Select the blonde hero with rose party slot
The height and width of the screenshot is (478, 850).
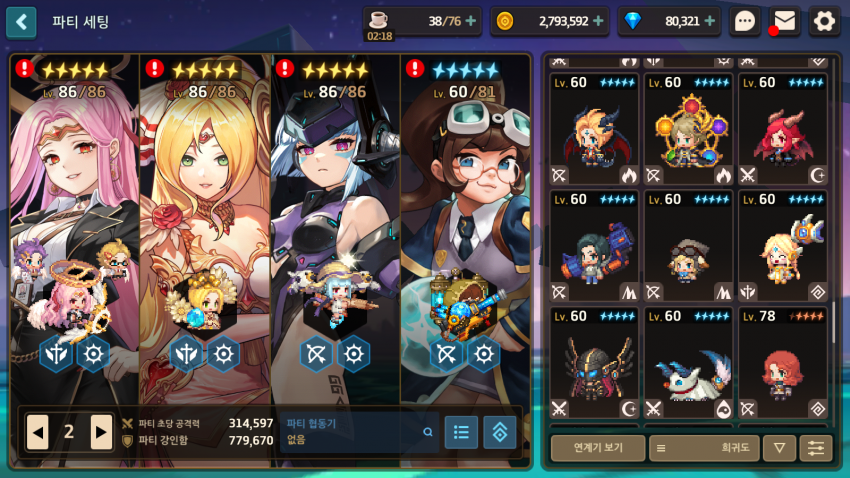click(x=204, y=220)
